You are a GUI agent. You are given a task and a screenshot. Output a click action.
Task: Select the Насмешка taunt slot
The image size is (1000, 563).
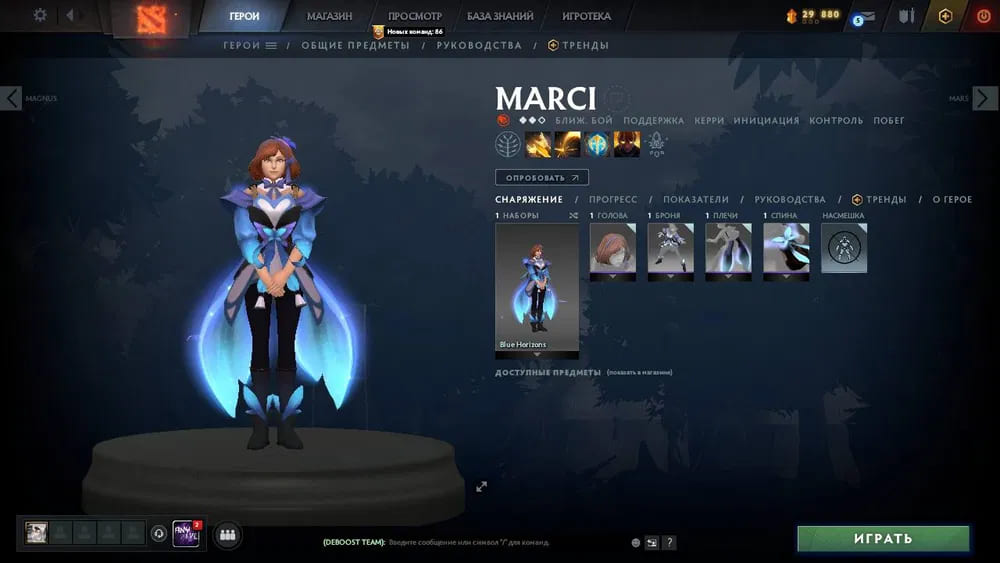coord(844,248)
